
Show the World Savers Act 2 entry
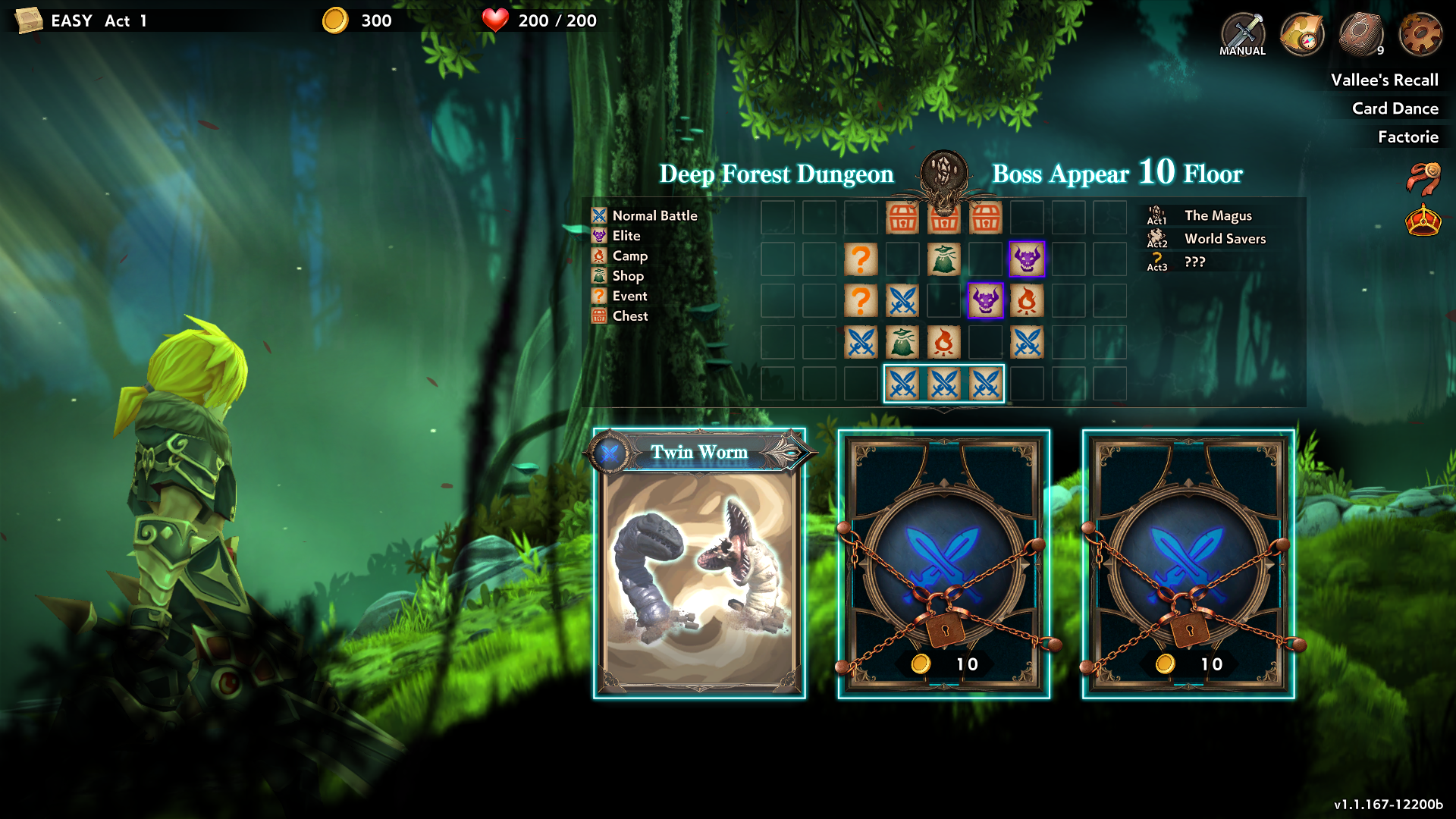pyautogui.click(x=1224, y=239)
